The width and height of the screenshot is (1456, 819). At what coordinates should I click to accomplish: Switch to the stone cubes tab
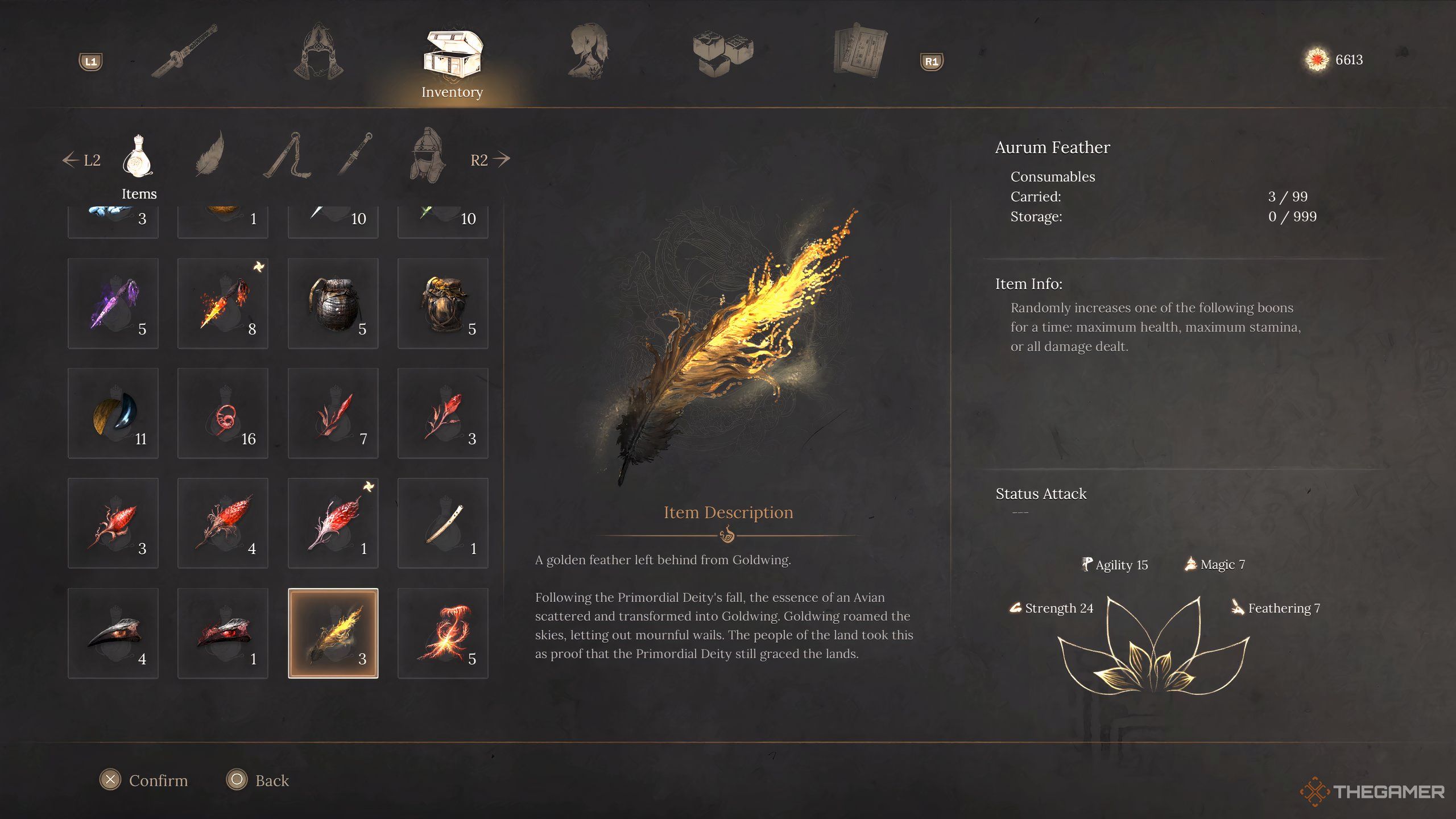coord(723,52)
